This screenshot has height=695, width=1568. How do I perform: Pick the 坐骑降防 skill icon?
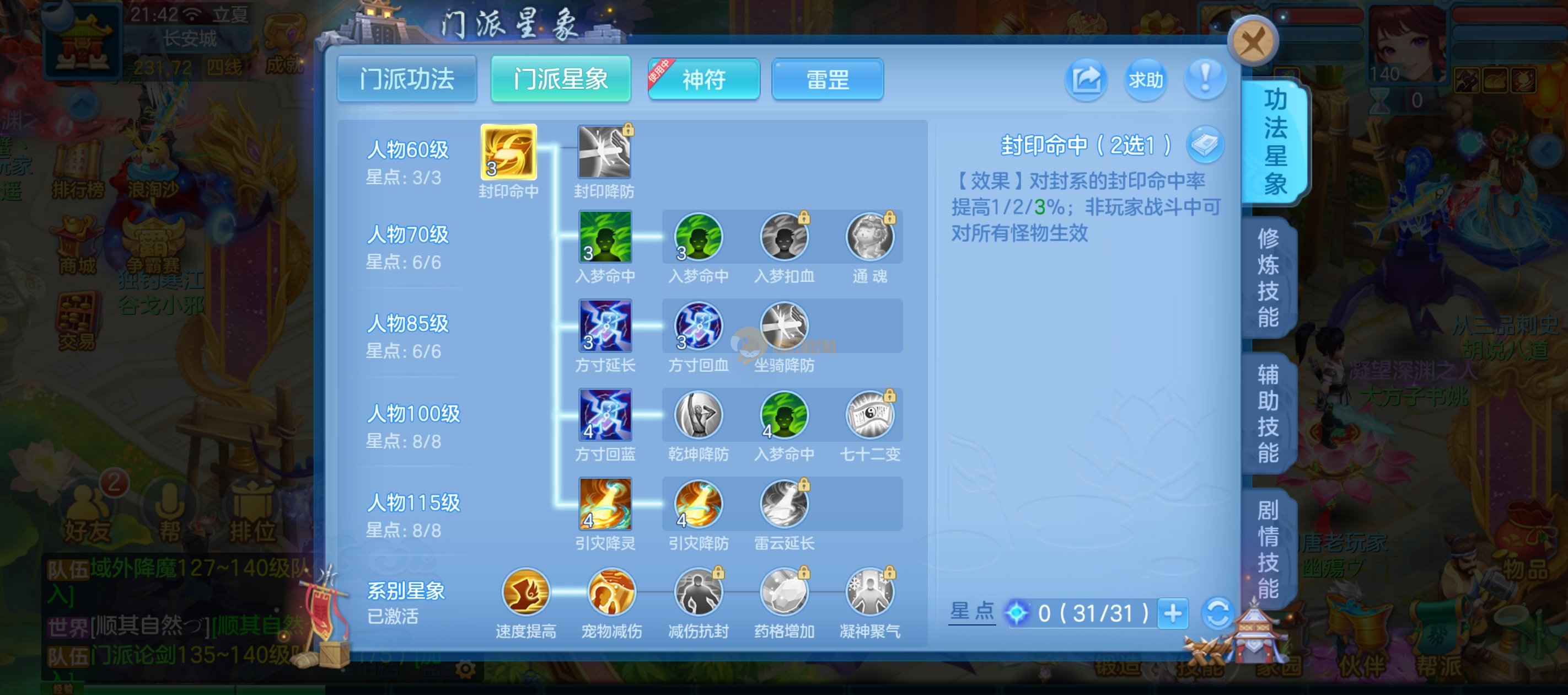pos(784,326)
